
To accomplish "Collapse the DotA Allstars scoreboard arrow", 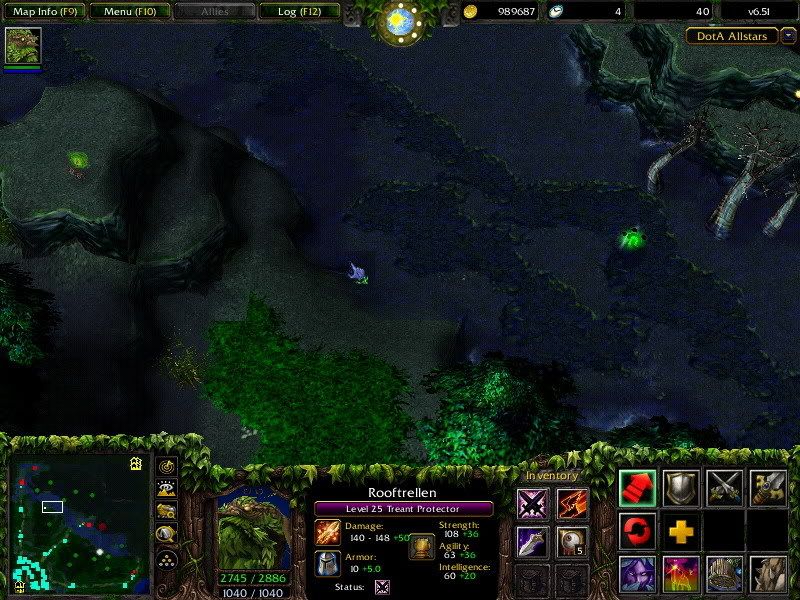I will click(788, 36).
